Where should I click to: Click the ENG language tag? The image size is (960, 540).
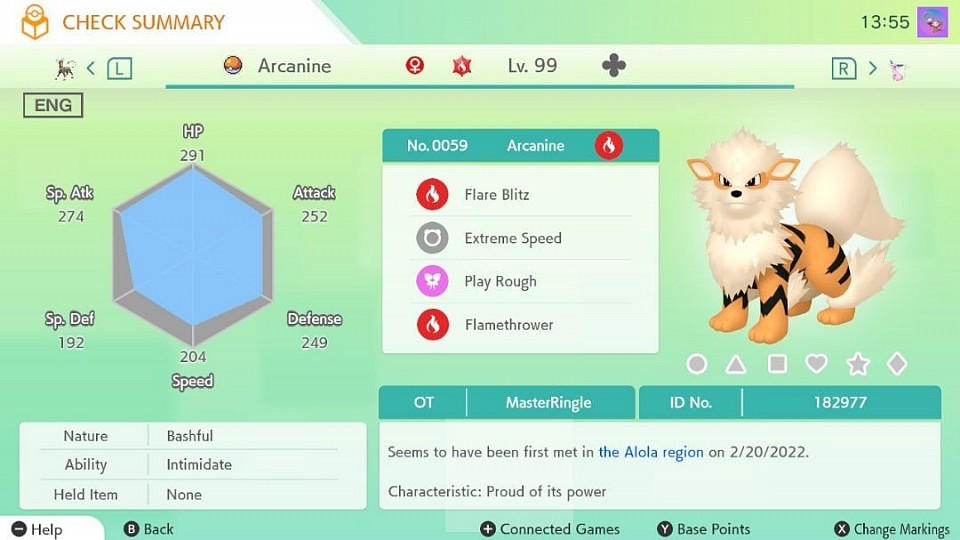[53, 105]
